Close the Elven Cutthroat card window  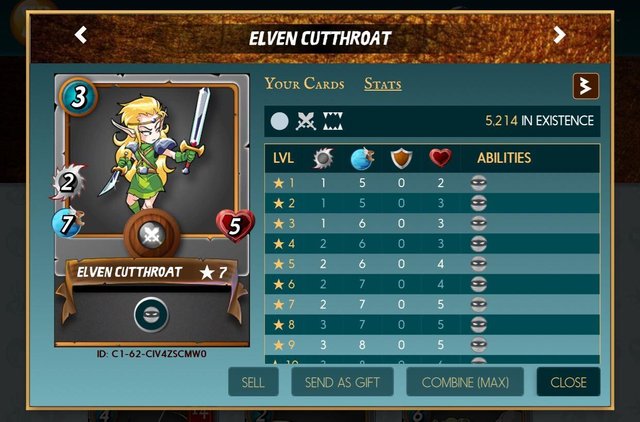click(568, 382)
